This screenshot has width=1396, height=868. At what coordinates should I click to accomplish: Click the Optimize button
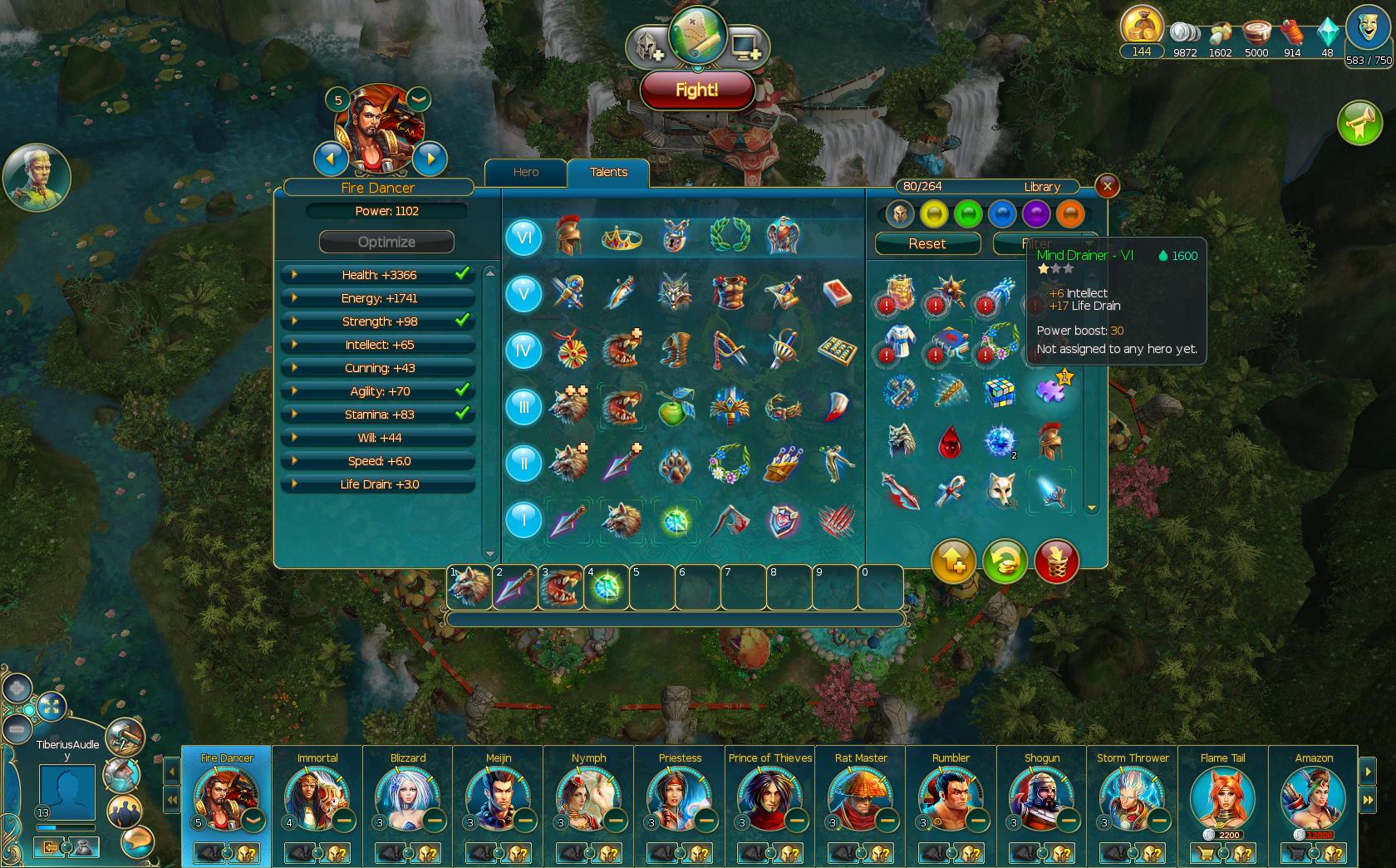pyautogui.click(x=386, y=242)
